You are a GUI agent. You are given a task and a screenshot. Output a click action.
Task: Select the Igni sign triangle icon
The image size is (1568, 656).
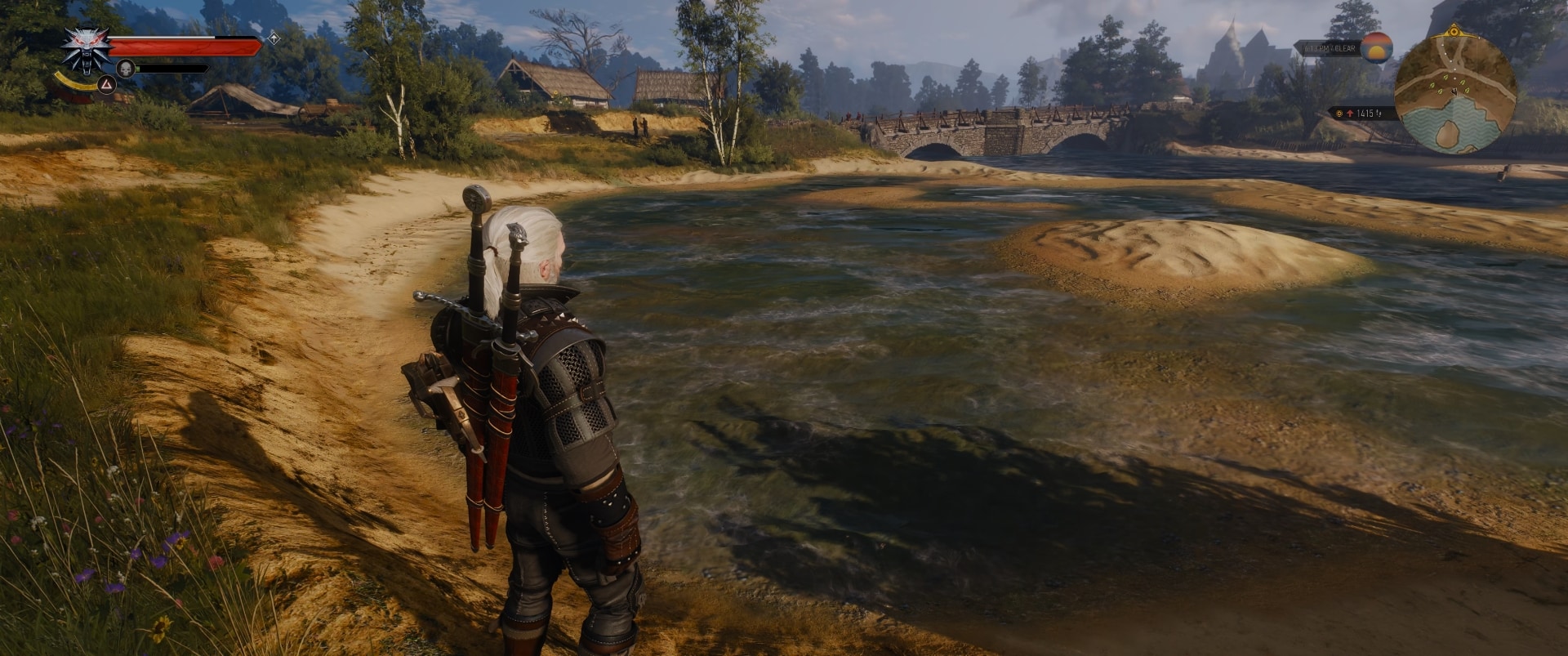tap(106, 83)
